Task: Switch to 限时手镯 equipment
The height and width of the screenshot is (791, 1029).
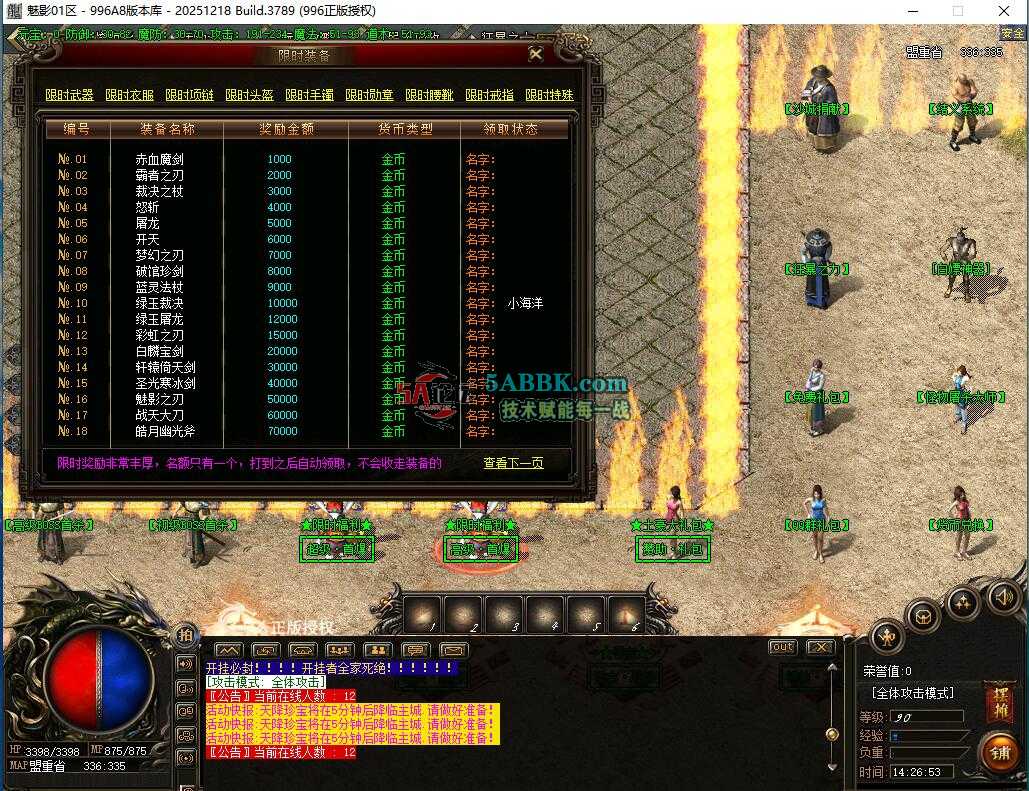Action: pyautogui.click(x=309, y=95)
